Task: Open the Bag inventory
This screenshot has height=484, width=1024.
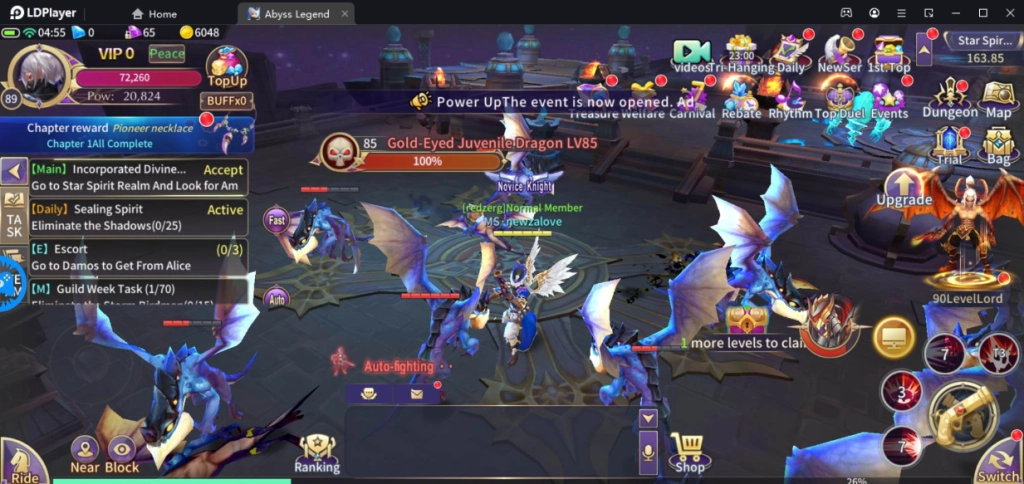Action: (998, 146)
